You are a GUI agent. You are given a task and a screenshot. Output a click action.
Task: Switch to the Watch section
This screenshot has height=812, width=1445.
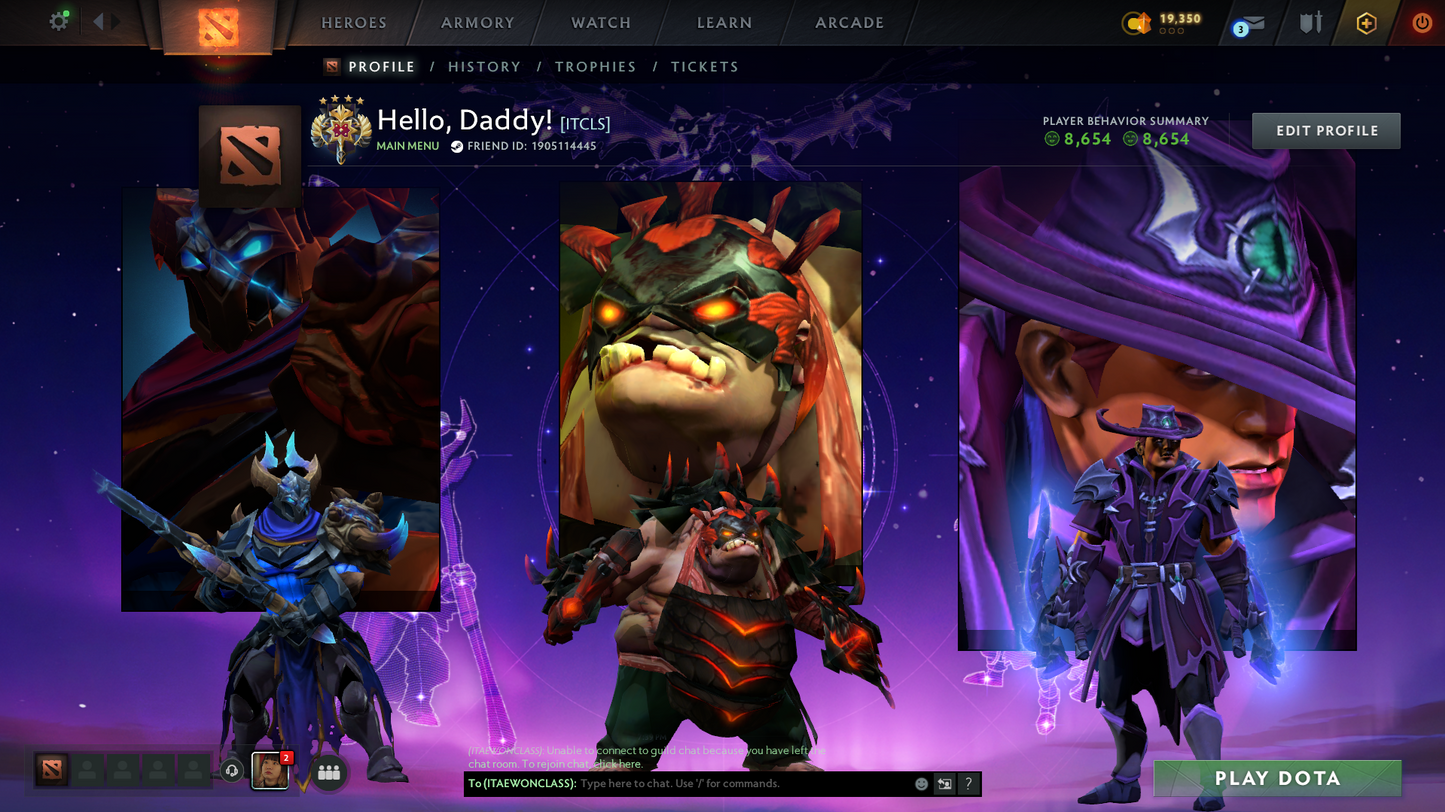601,22
